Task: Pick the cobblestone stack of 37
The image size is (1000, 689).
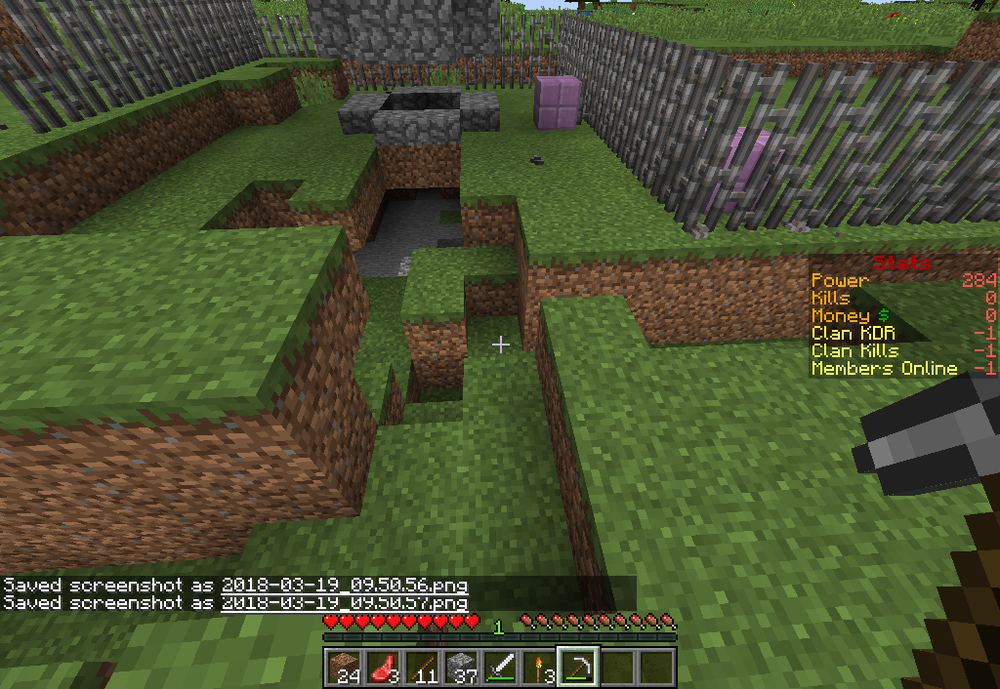Action: [459, 666]
